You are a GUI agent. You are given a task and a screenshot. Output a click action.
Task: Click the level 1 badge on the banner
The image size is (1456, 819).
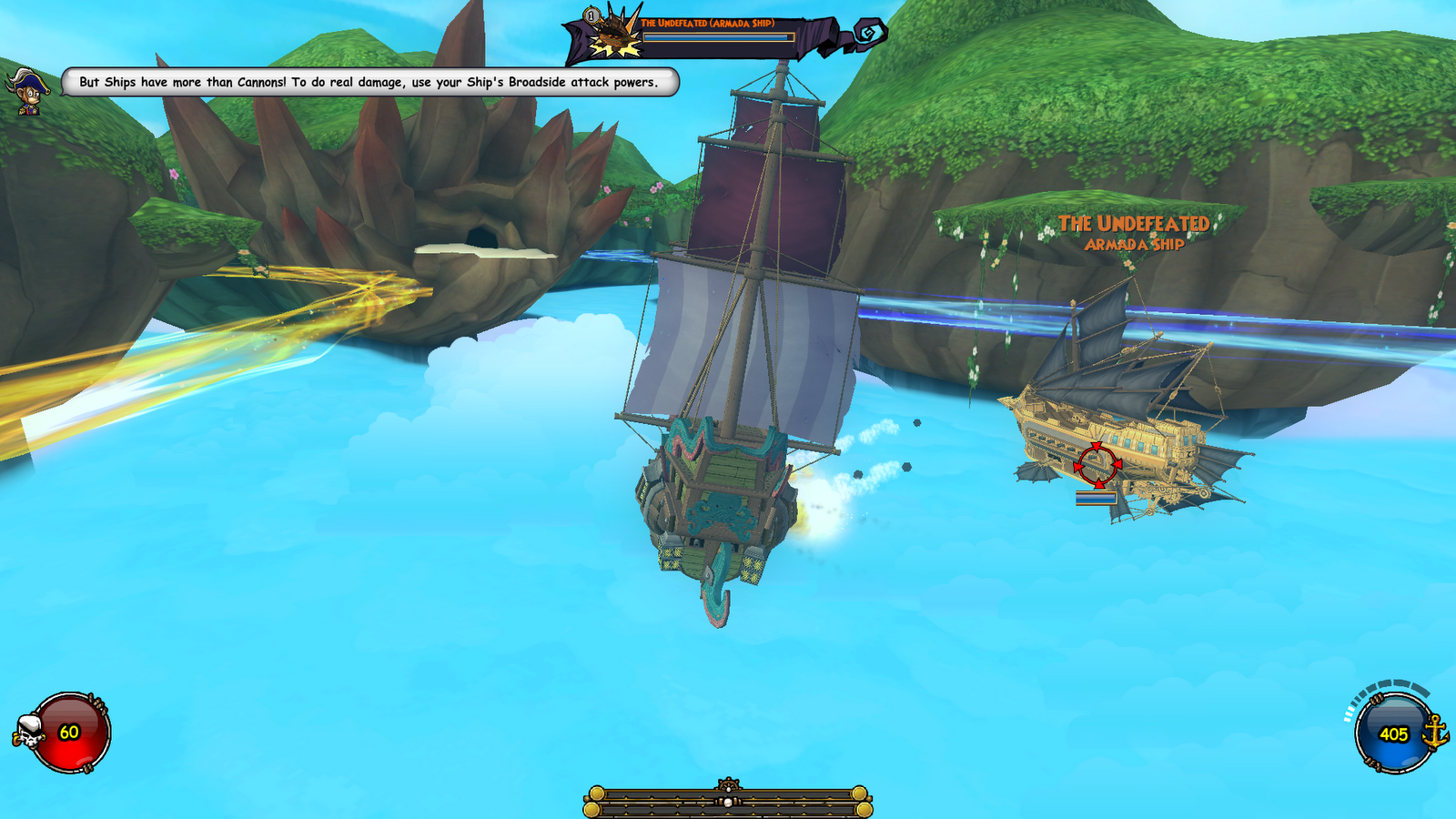tap(591, 15)
